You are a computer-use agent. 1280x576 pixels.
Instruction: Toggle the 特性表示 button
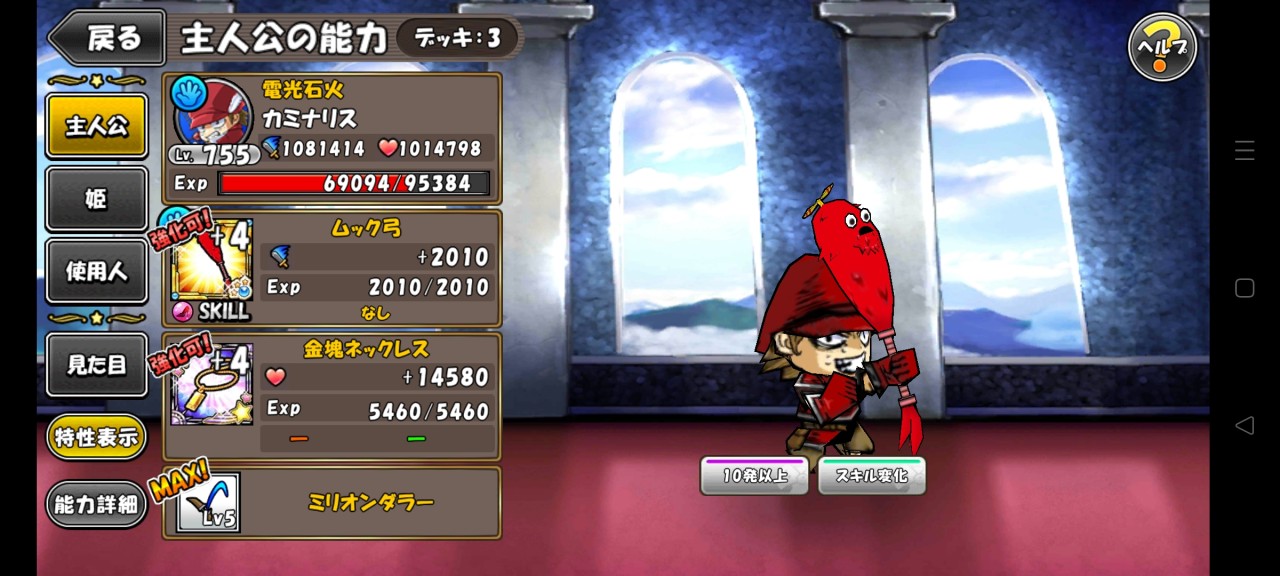click(96, 437)
